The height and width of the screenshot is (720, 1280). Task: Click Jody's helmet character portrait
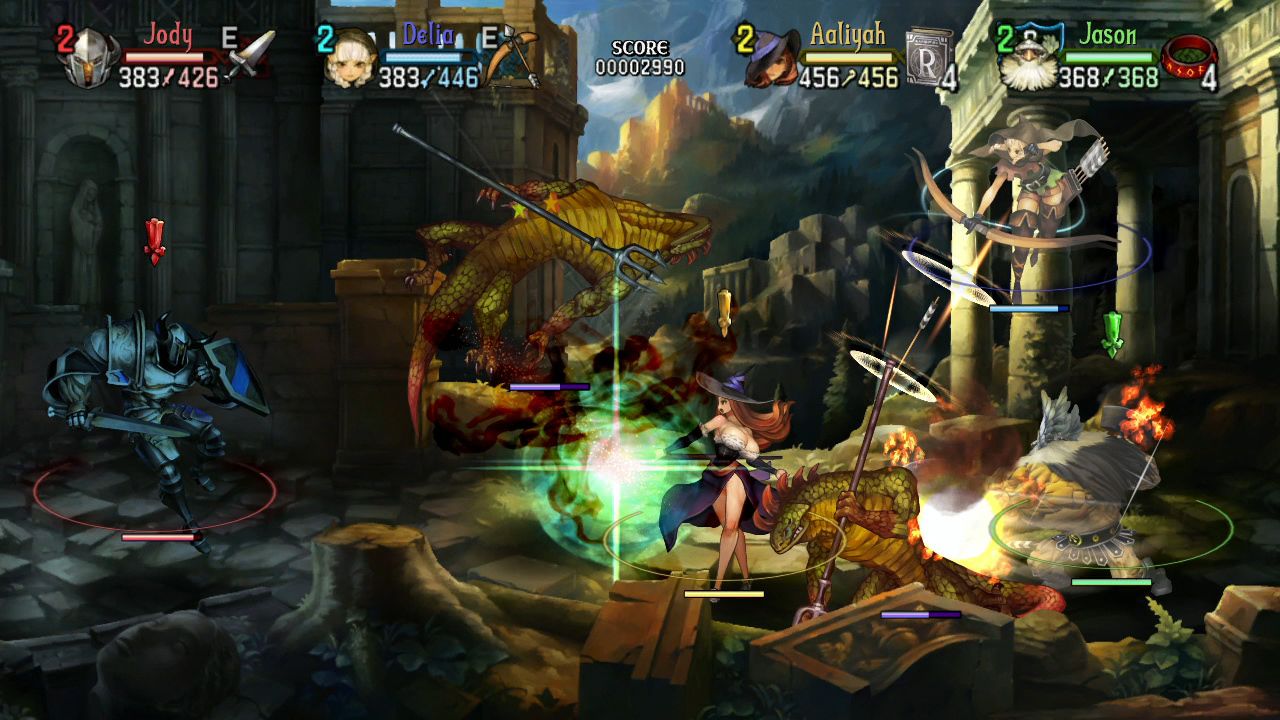point(90,55)
